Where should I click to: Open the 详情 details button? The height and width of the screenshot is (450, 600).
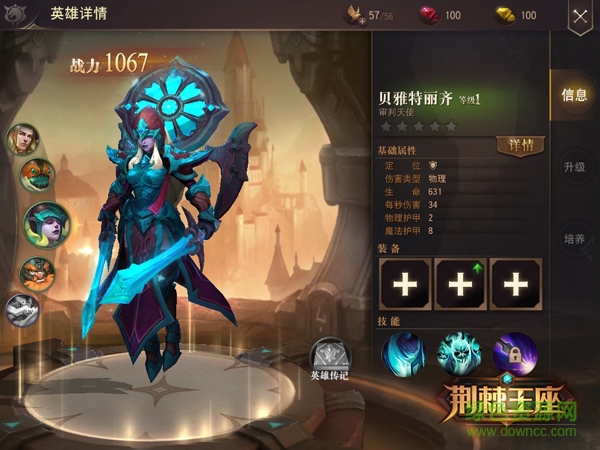[520, 145]
